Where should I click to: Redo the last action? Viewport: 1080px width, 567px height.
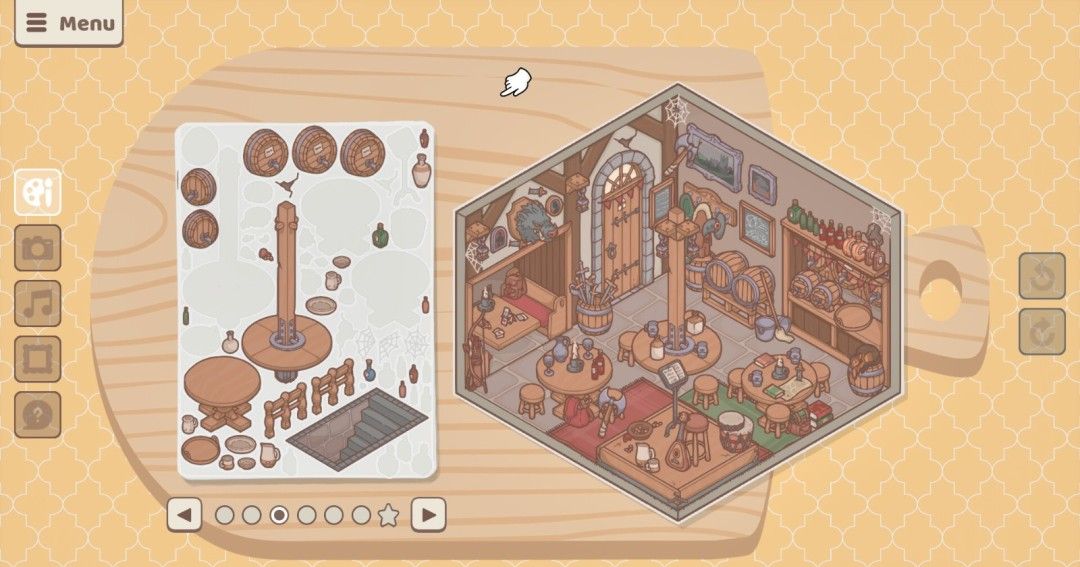point(1042,332)
